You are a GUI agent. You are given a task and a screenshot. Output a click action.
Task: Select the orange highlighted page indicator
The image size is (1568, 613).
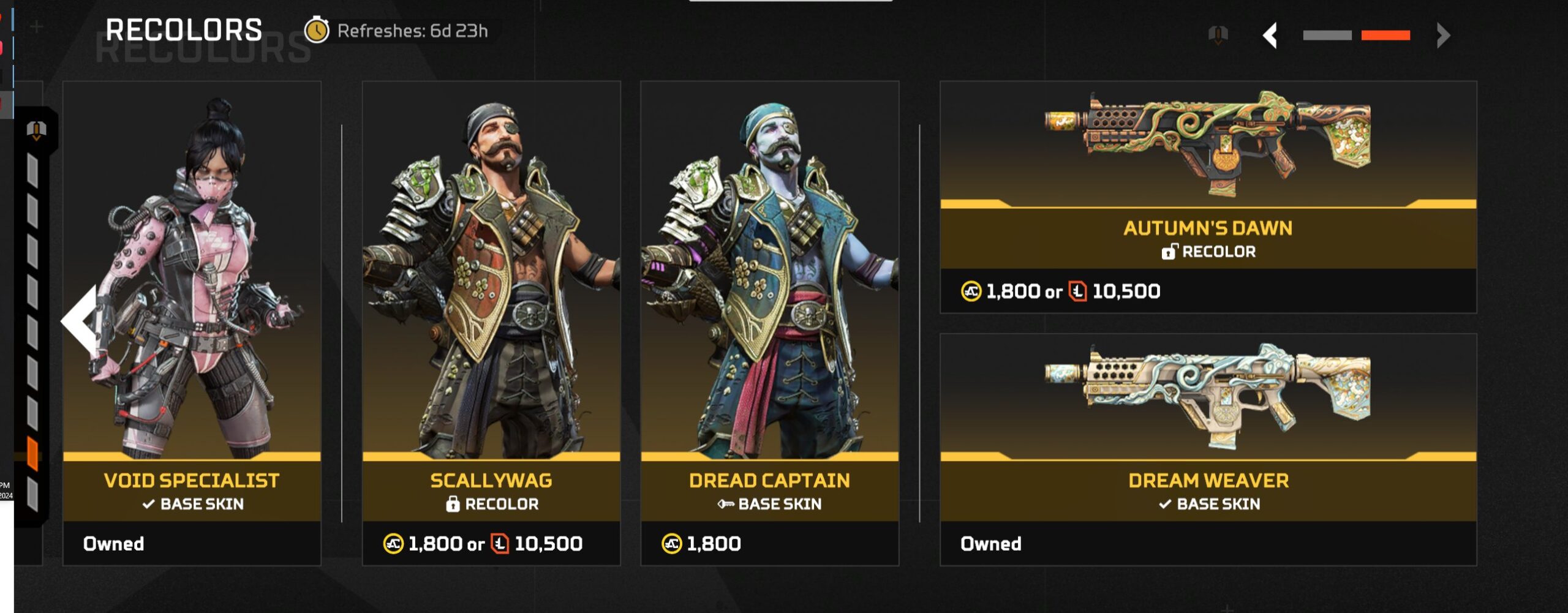pyautogui.click(x=1385, y=36)
